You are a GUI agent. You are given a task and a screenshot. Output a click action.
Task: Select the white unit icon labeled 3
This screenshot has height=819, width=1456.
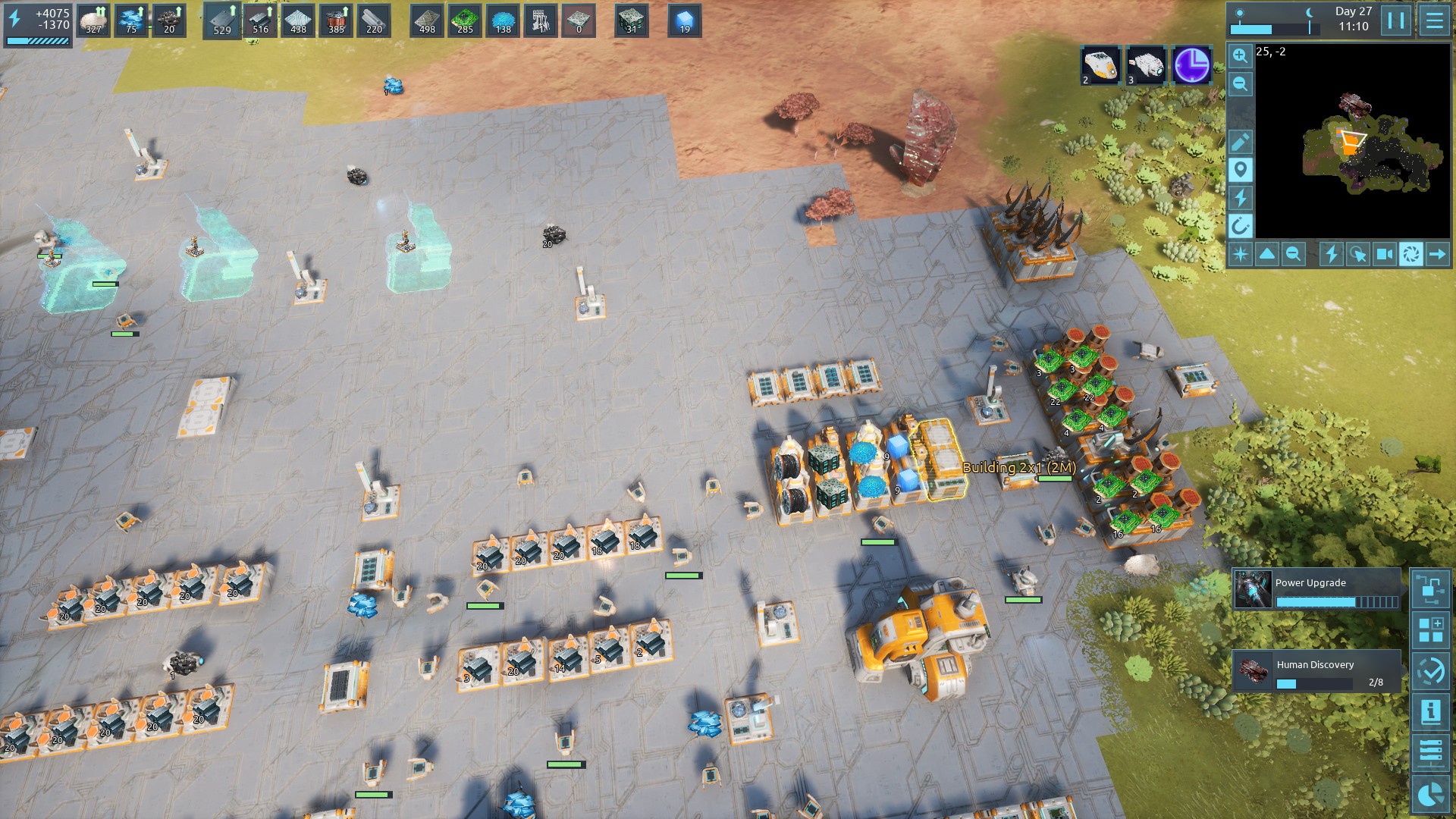(x=1145, y=65)
